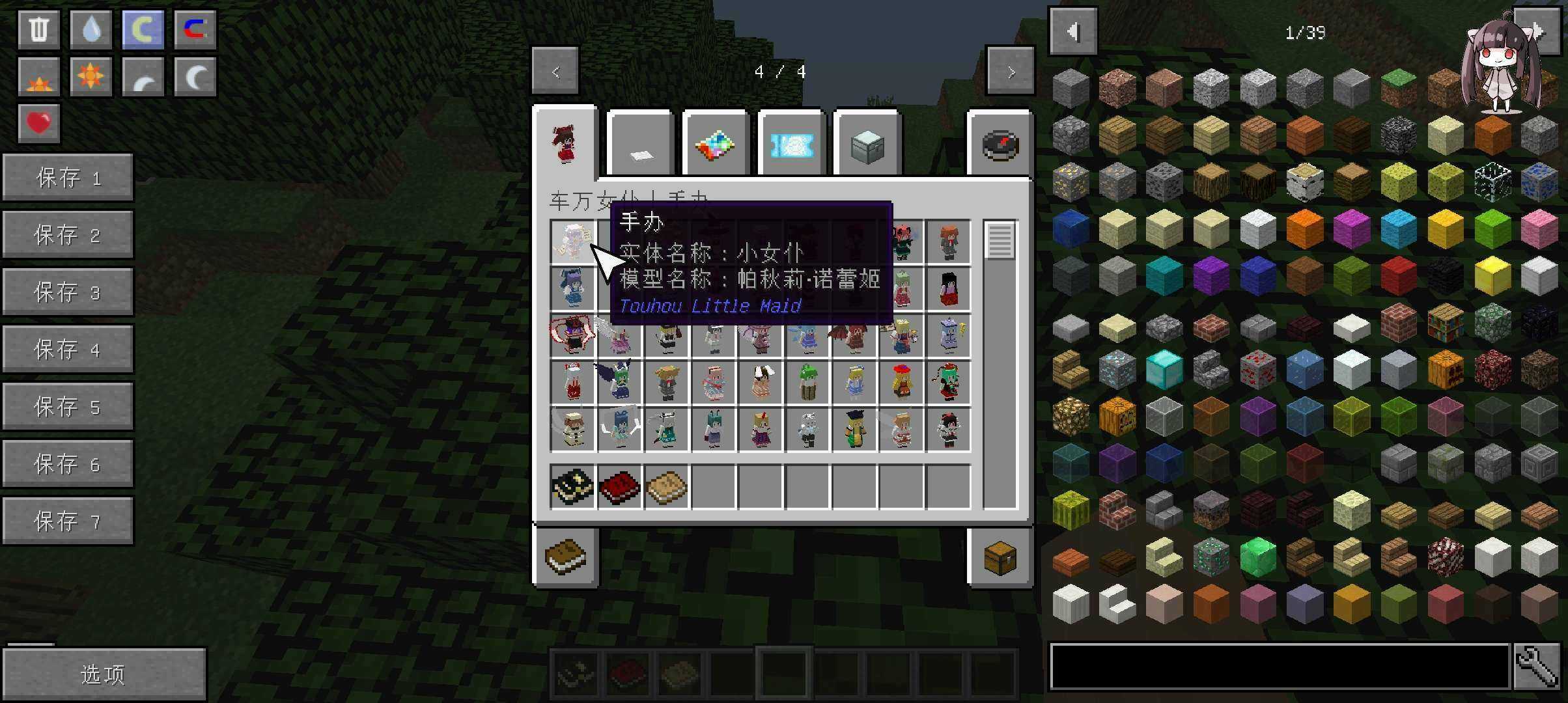Click the 保存 1 save button
The height and width of the screenshot is (703, 1568).
tap(68, 177)
